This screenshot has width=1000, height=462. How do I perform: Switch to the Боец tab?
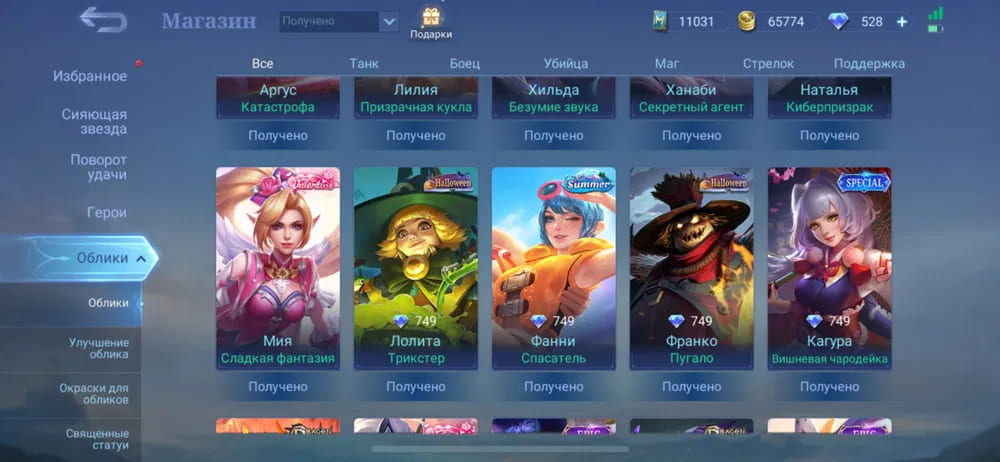465,63
